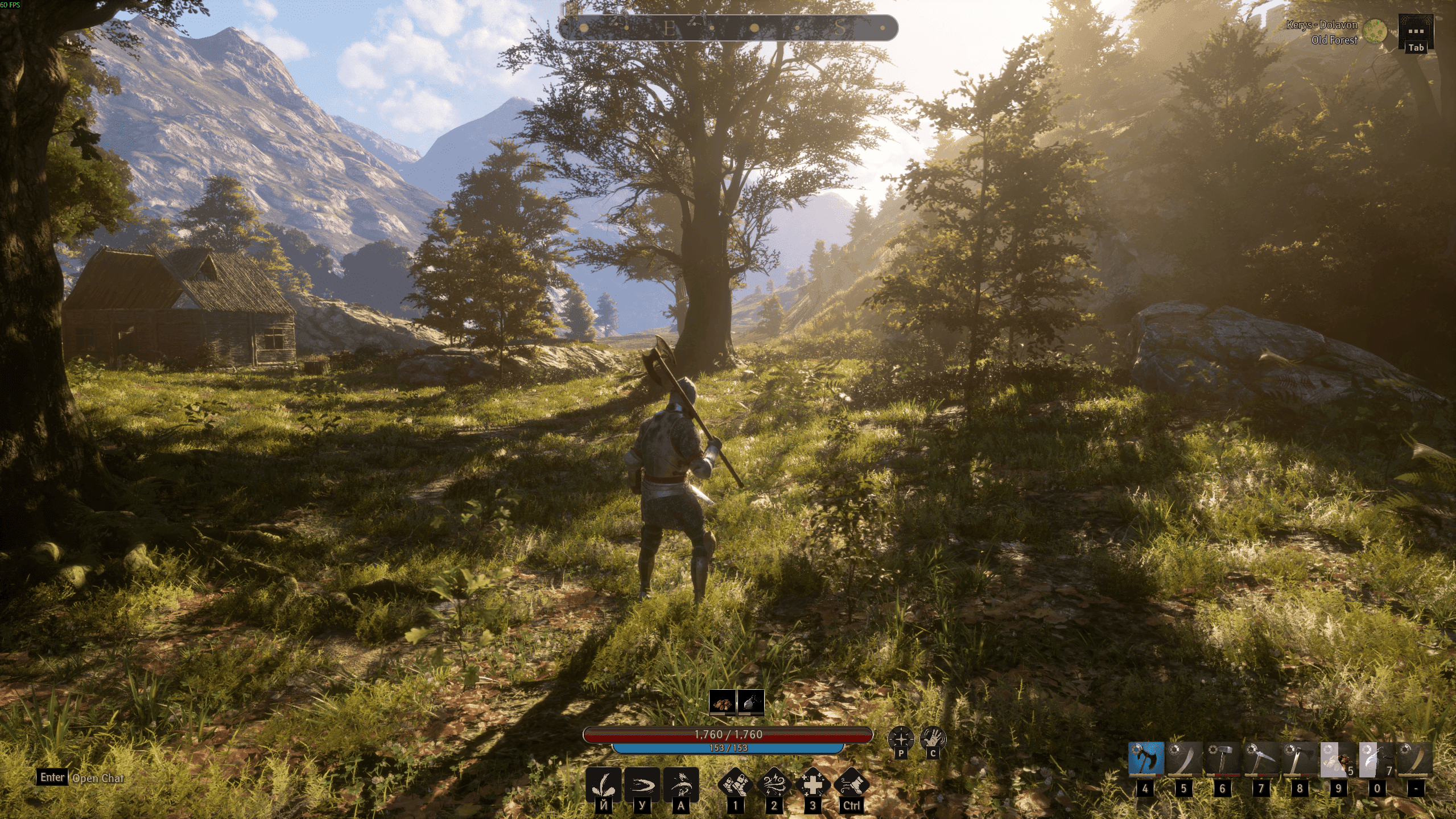The image size is (1456, 819).
Task: Select the battle axe hotbar slot
Action: [1146, 759]
